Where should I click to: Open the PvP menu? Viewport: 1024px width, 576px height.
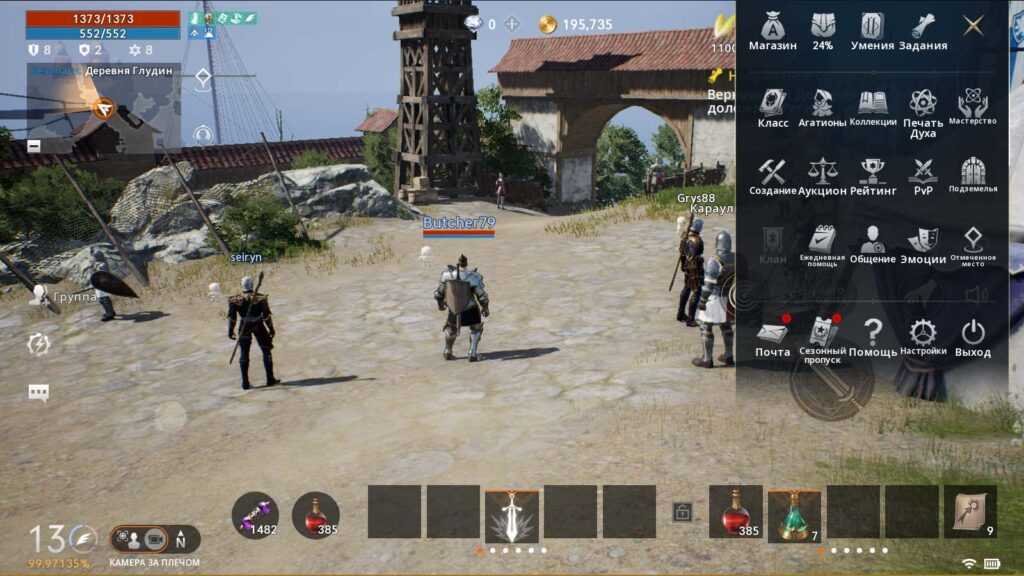click(x=922, y=176)
